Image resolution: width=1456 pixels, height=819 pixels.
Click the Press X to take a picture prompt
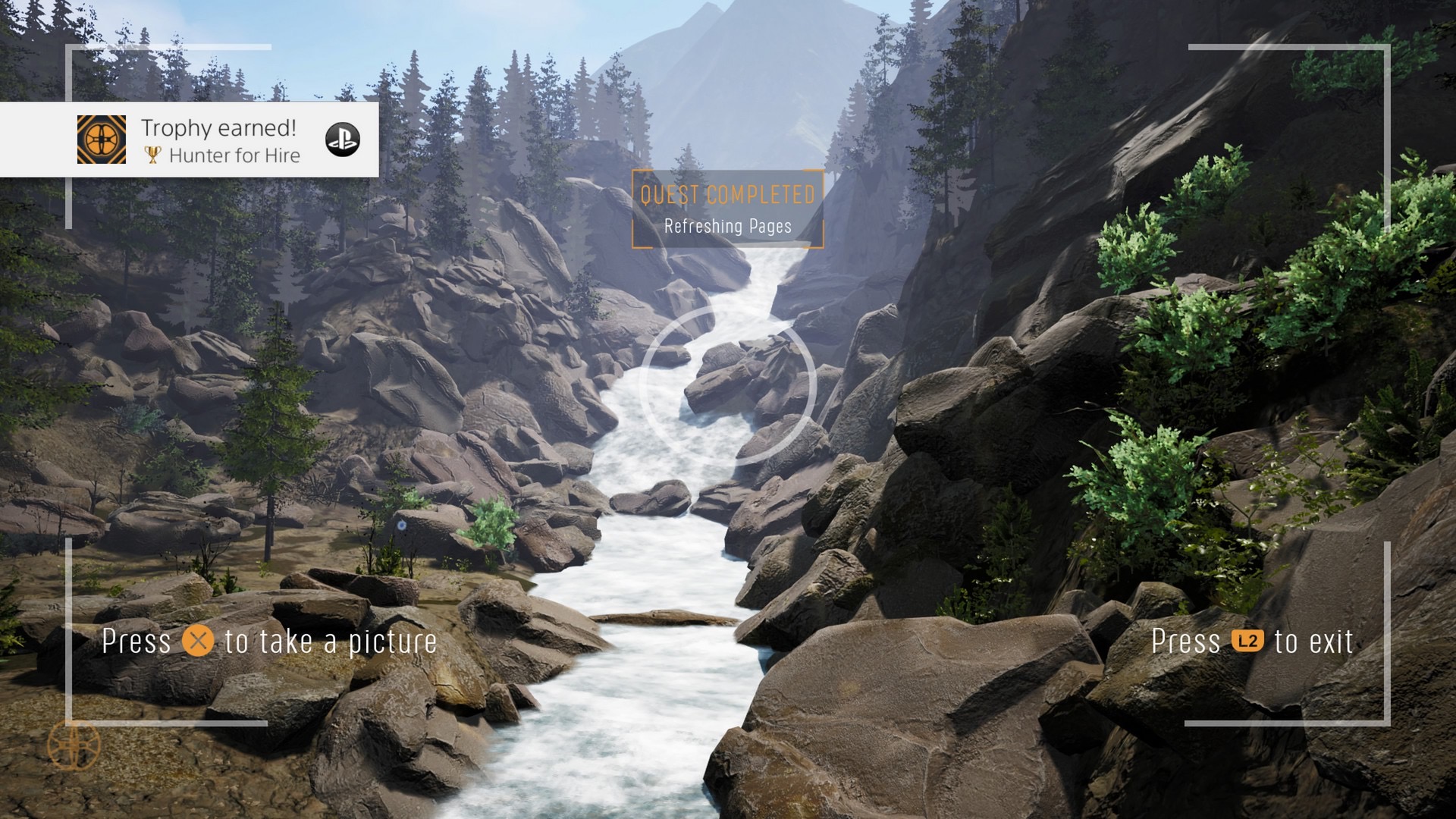tap(268, 641)
